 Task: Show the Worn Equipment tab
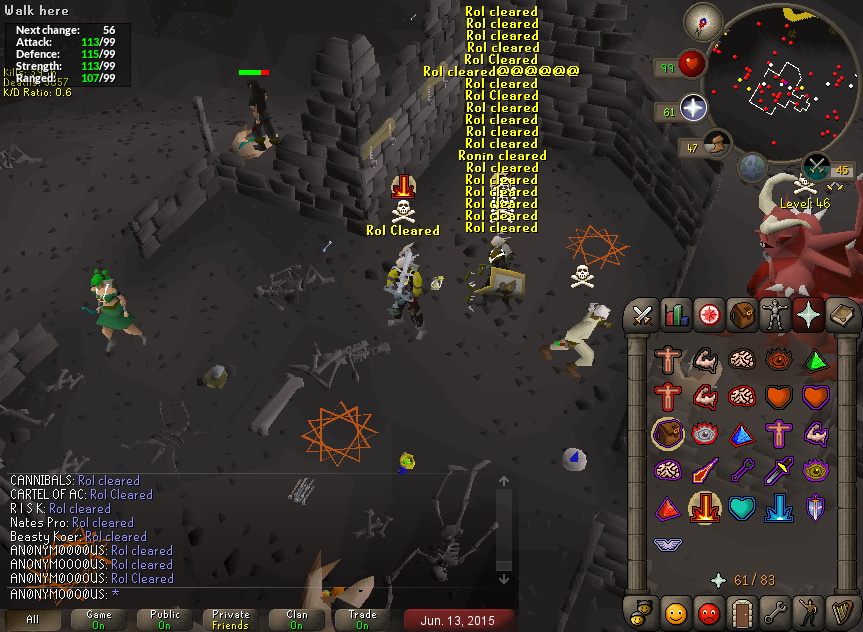(774, 316)
